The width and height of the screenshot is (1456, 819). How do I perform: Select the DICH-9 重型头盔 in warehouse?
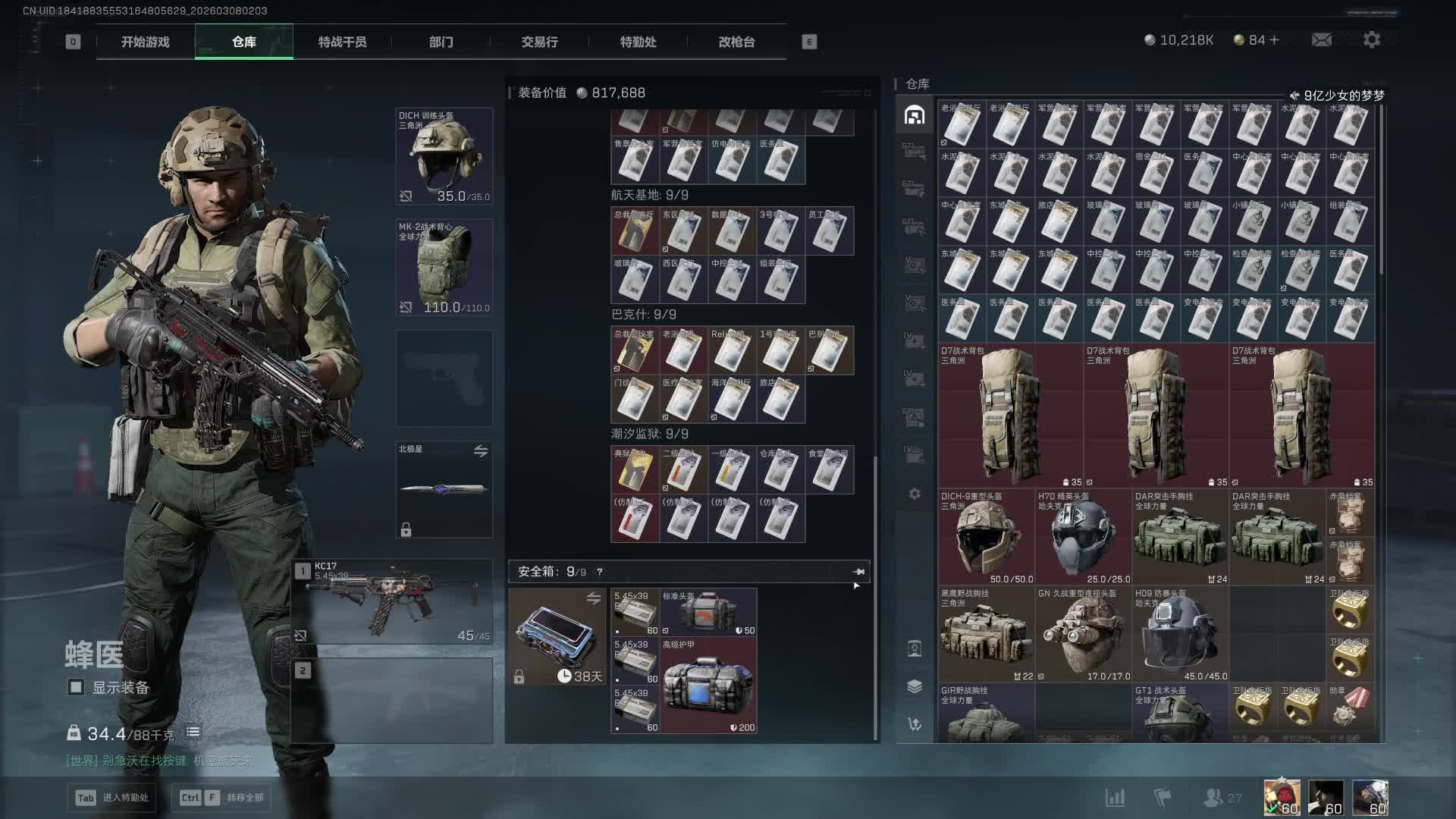(986, 537)
